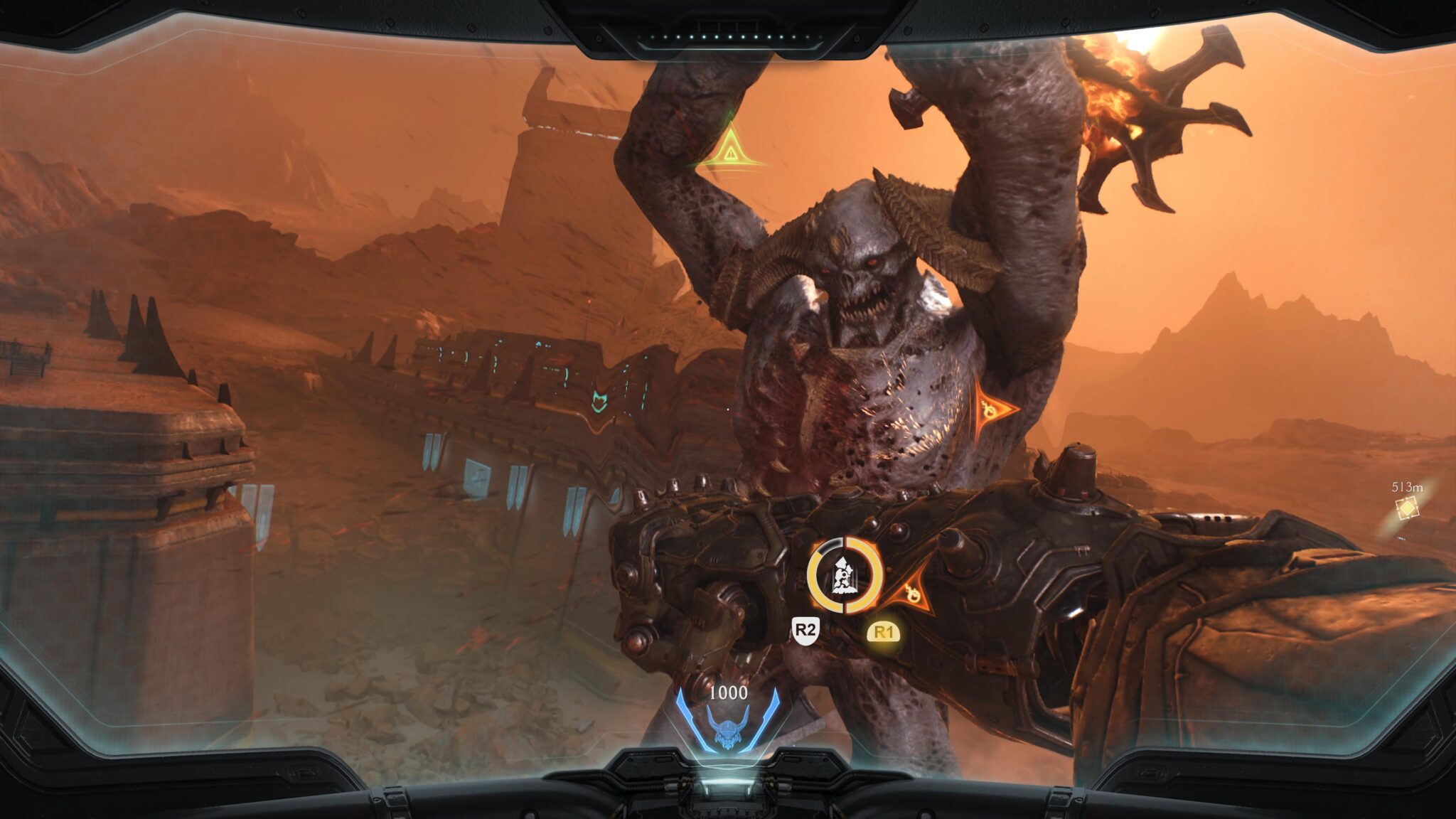The image size is (1456, 819).
Task: Click the yellow objective waypoint diamond
Action: (1406, 508)
